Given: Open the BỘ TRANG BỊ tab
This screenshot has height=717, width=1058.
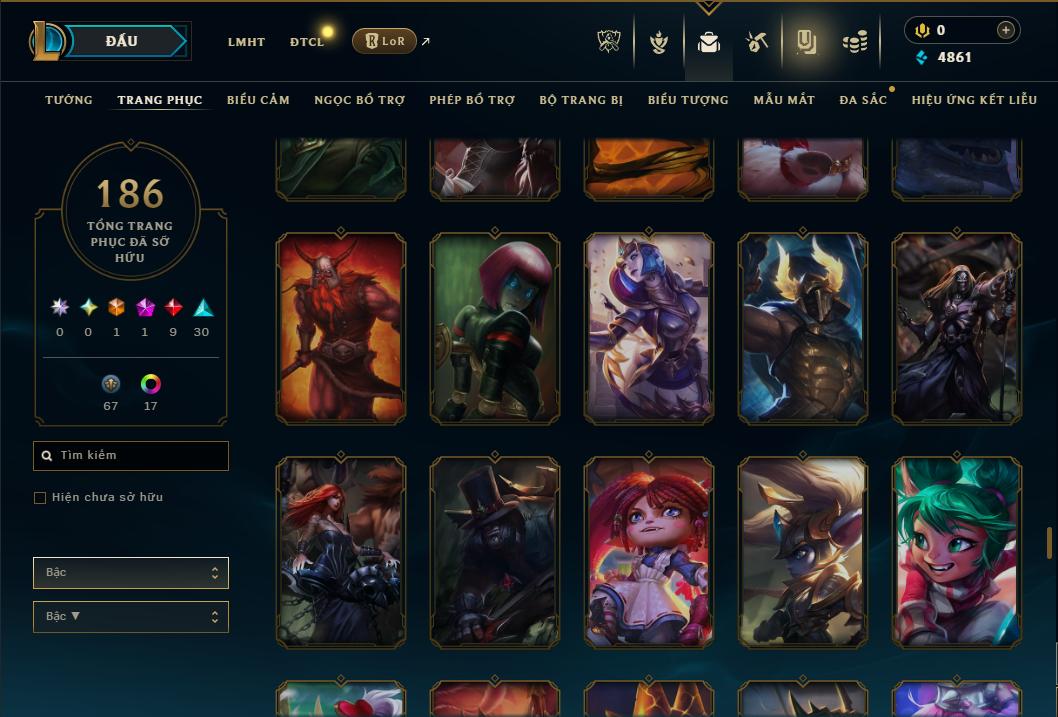Looking at the screenshot, I should click(581, 100).
